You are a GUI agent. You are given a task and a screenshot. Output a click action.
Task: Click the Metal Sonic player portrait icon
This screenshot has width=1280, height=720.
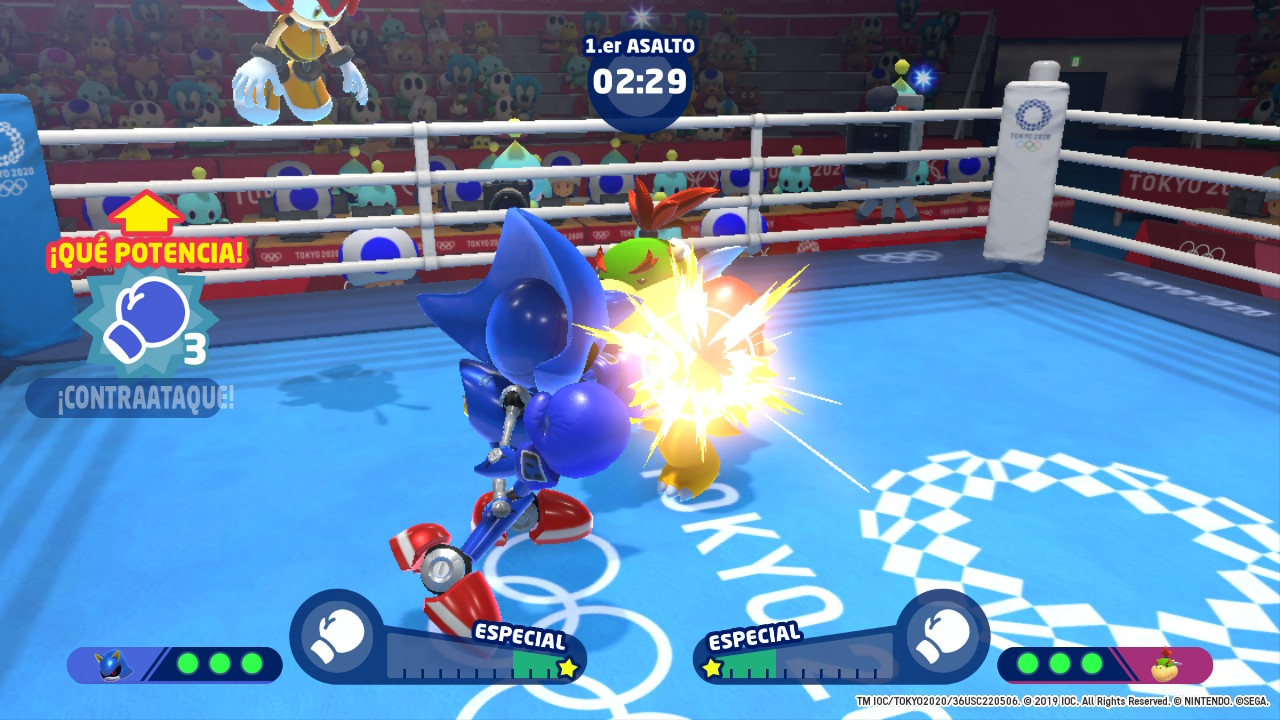tap(113, 665)
